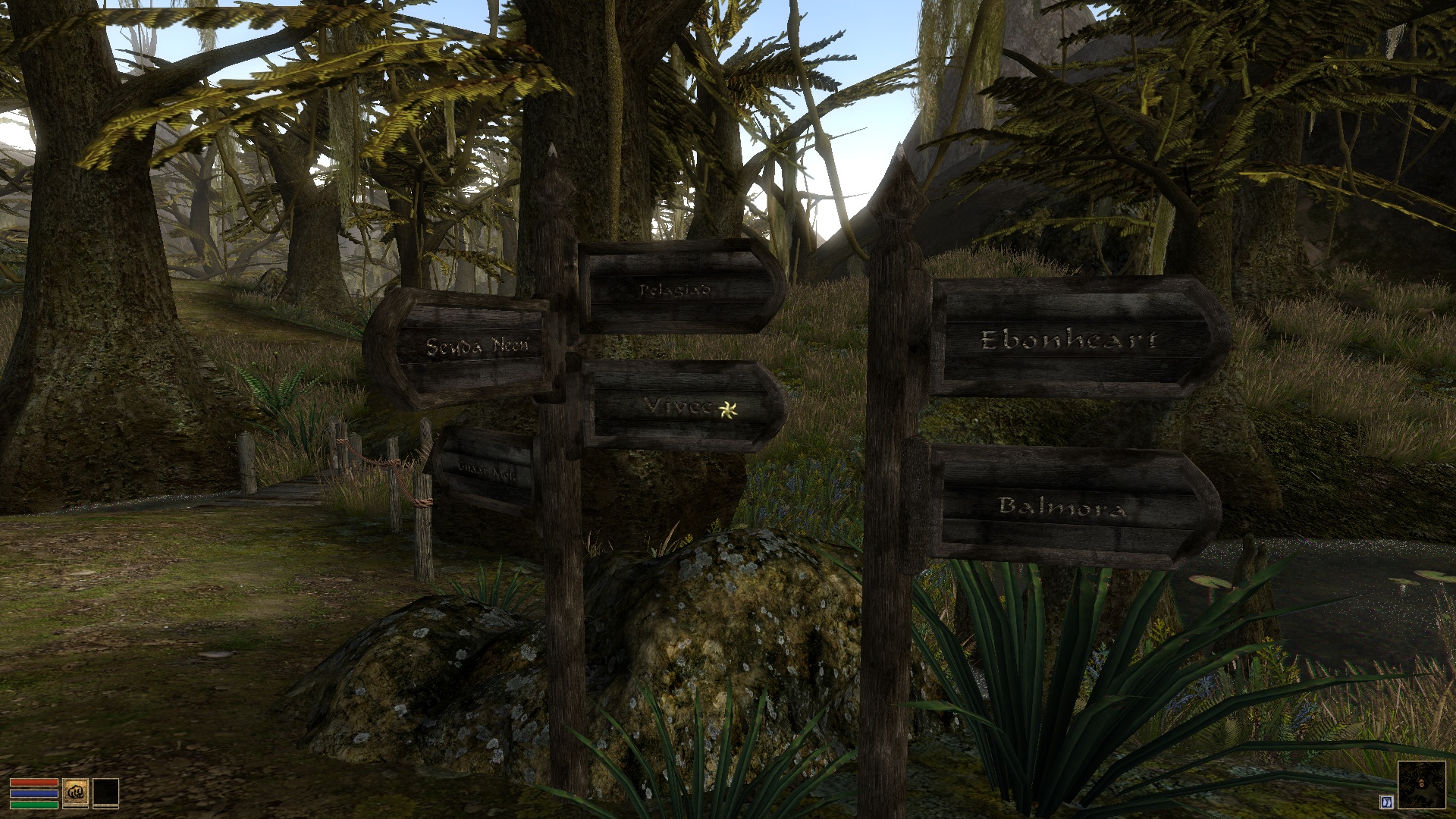Screen dimensions: 1456x819
Task: Open the moon phase indicator near the minimap
Action: 1386,802
